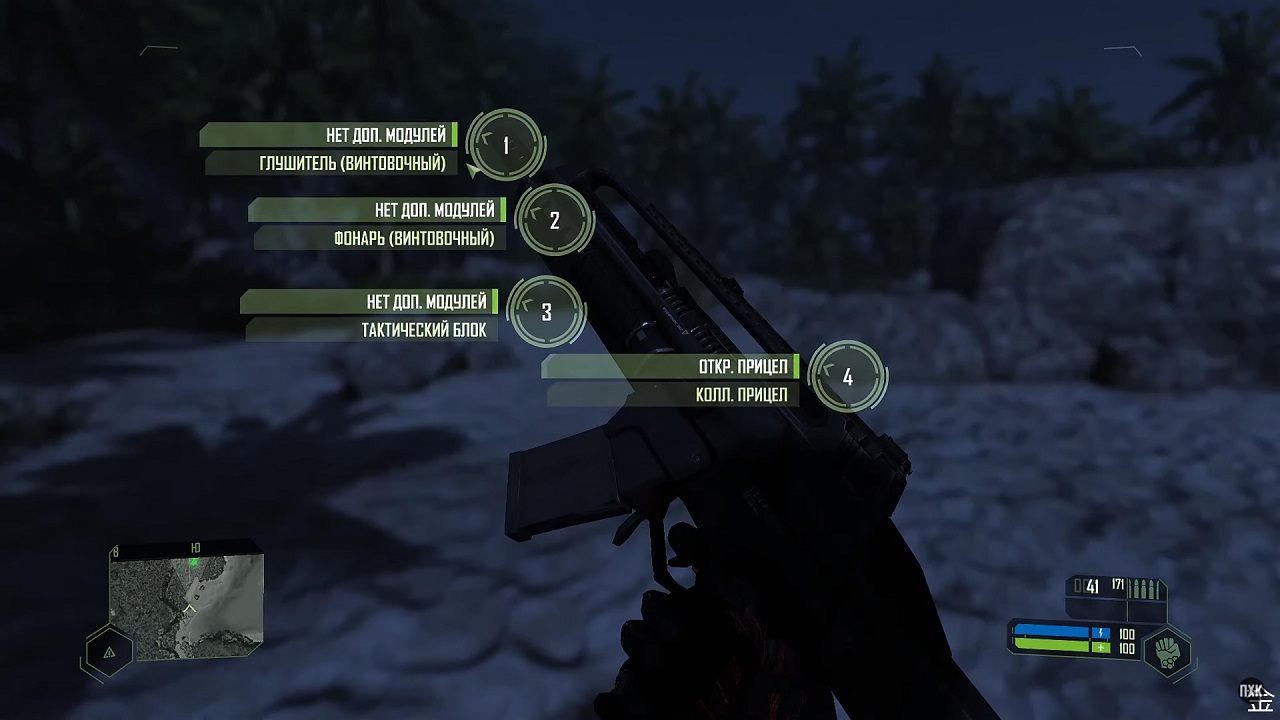The height and width of the screenshot is (720, 1280).
Task: Click the blue energy bar showing 100
Action: 1050,633
